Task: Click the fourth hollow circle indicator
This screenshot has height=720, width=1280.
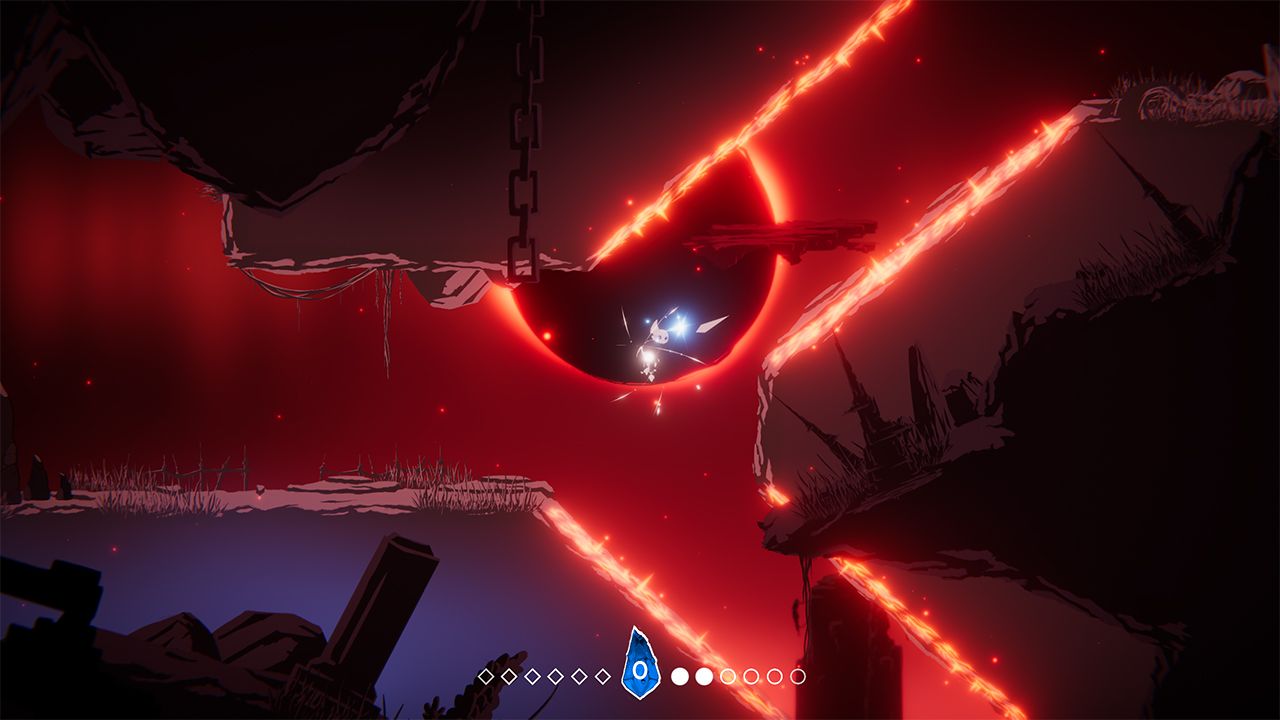Action: click(x=774, y=675)
